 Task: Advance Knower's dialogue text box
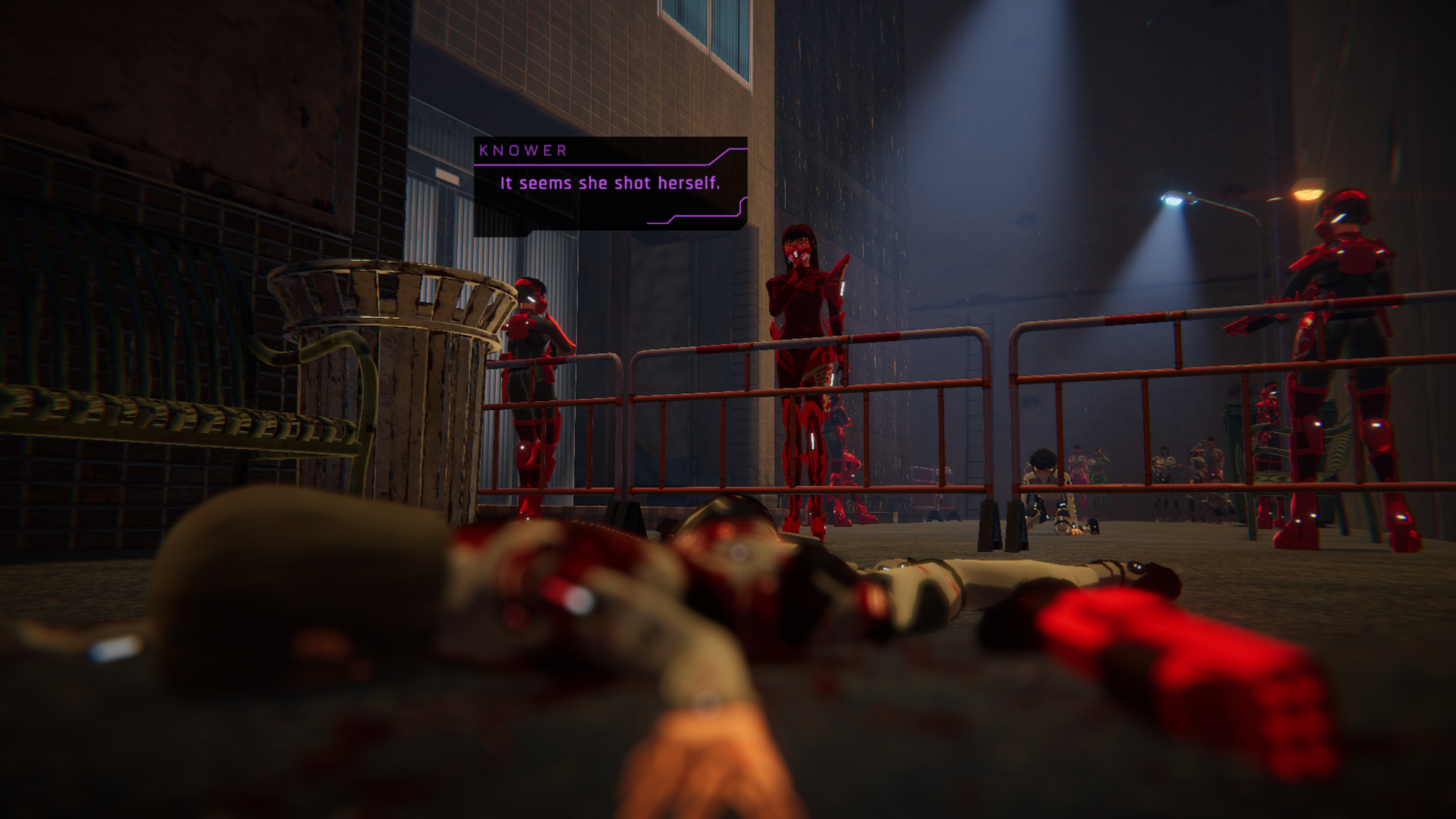click(x=610, y=185)
